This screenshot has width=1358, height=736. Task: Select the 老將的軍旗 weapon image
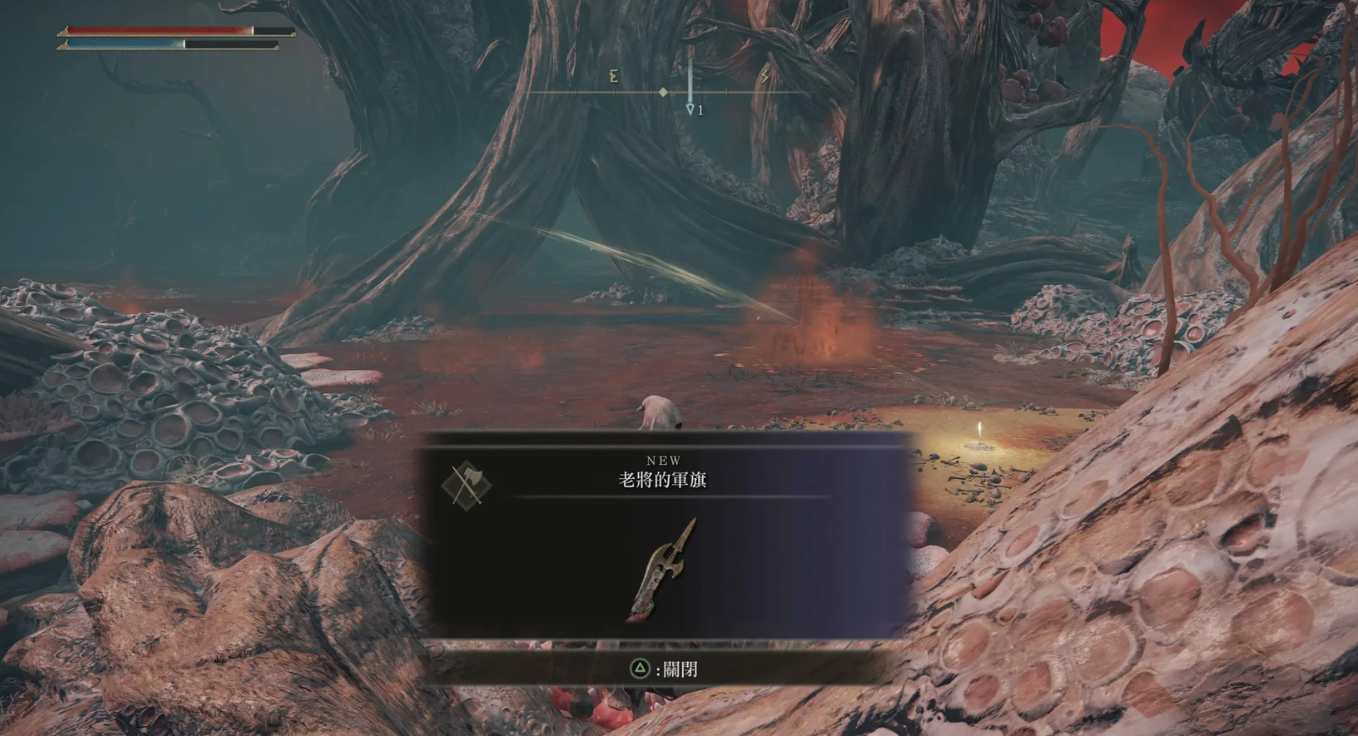[661, 570]
